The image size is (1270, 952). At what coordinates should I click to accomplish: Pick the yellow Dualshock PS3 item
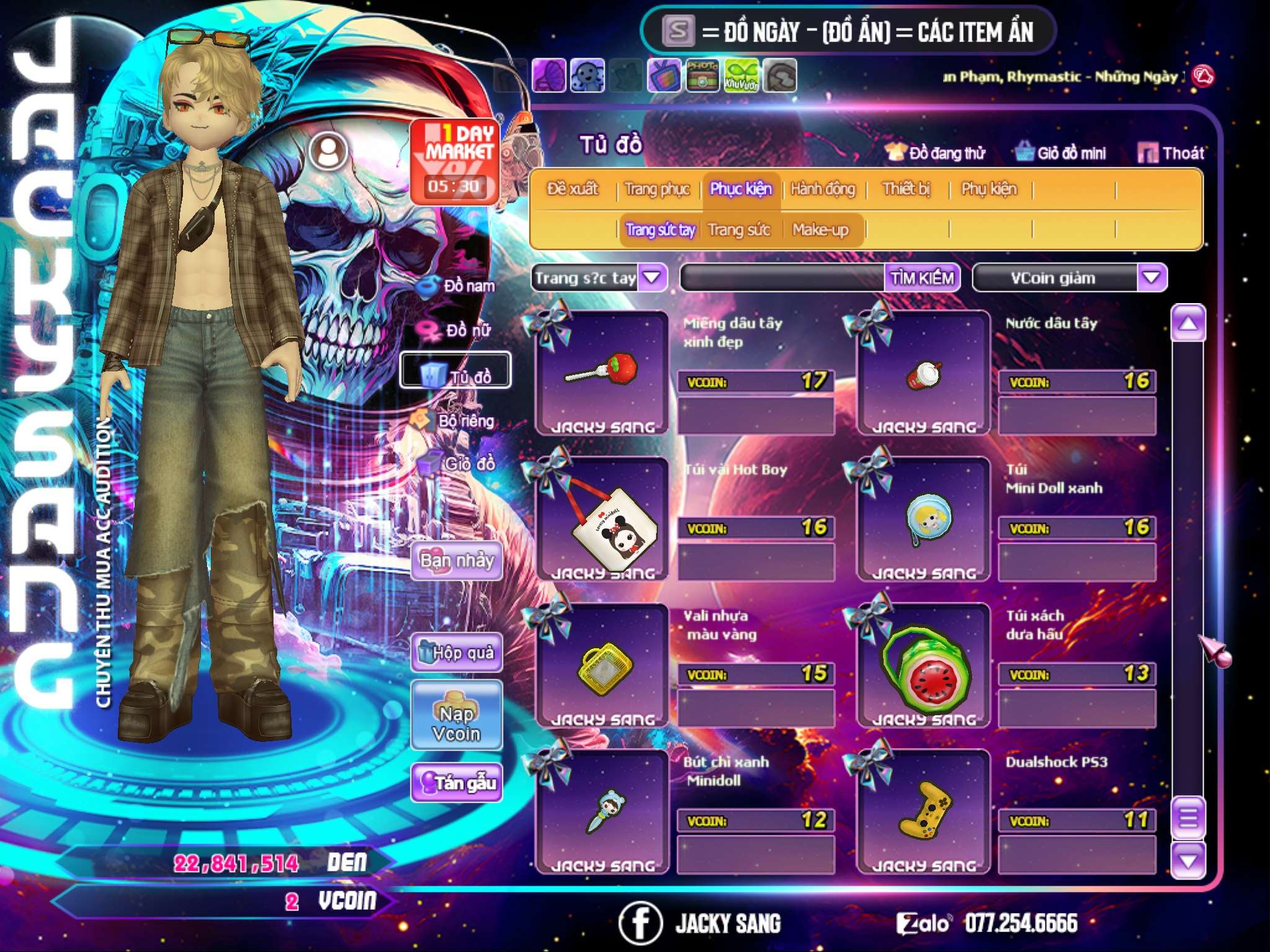click(x=923, y=811)
